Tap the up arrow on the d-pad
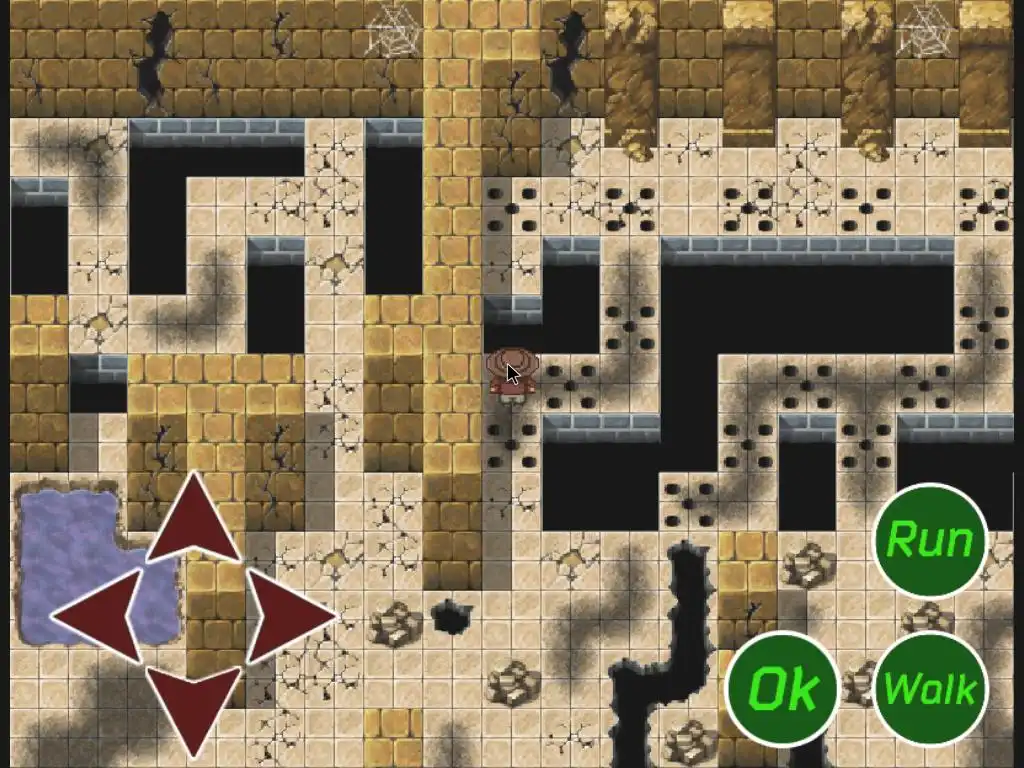This screenshot has height=768, width=1024. (x=193, y=520)
